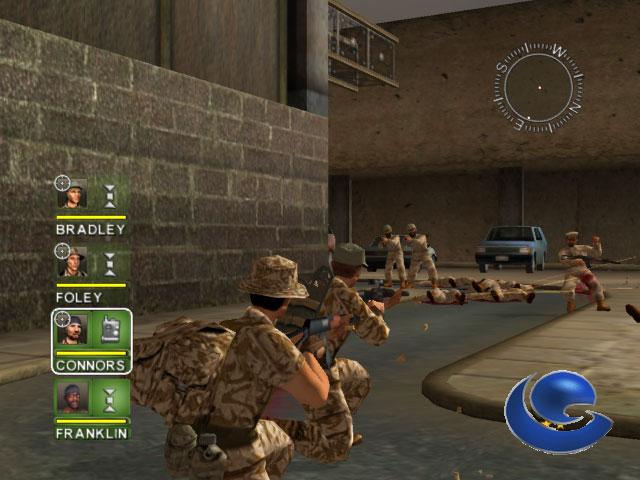The height and width of the screenshot is (480, 640).
Task: Choose Foley's squad portrait
Action: [73, 263]
